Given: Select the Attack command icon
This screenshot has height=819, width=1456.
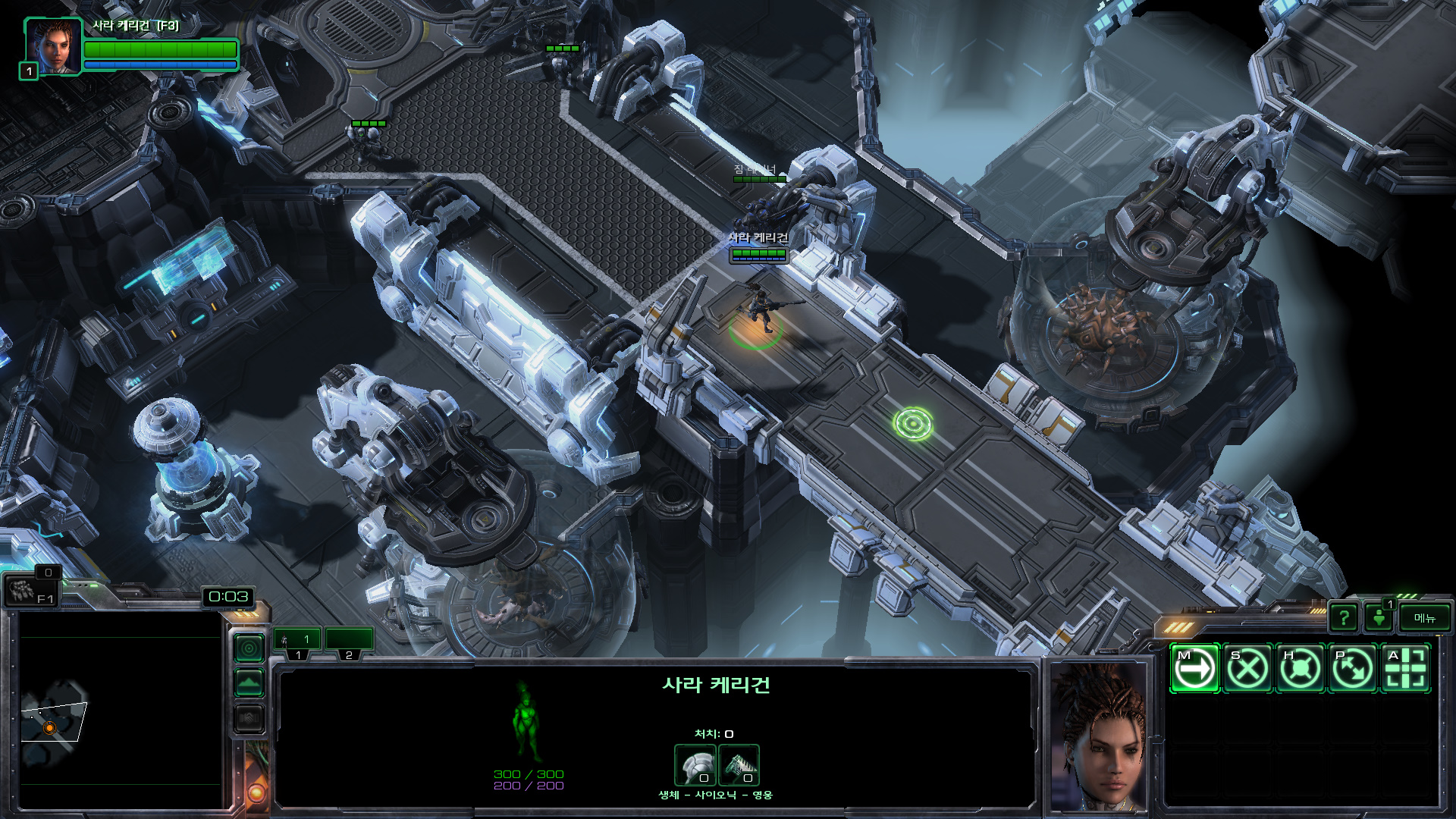Looking at the screenshot, I should [1406, 669].
